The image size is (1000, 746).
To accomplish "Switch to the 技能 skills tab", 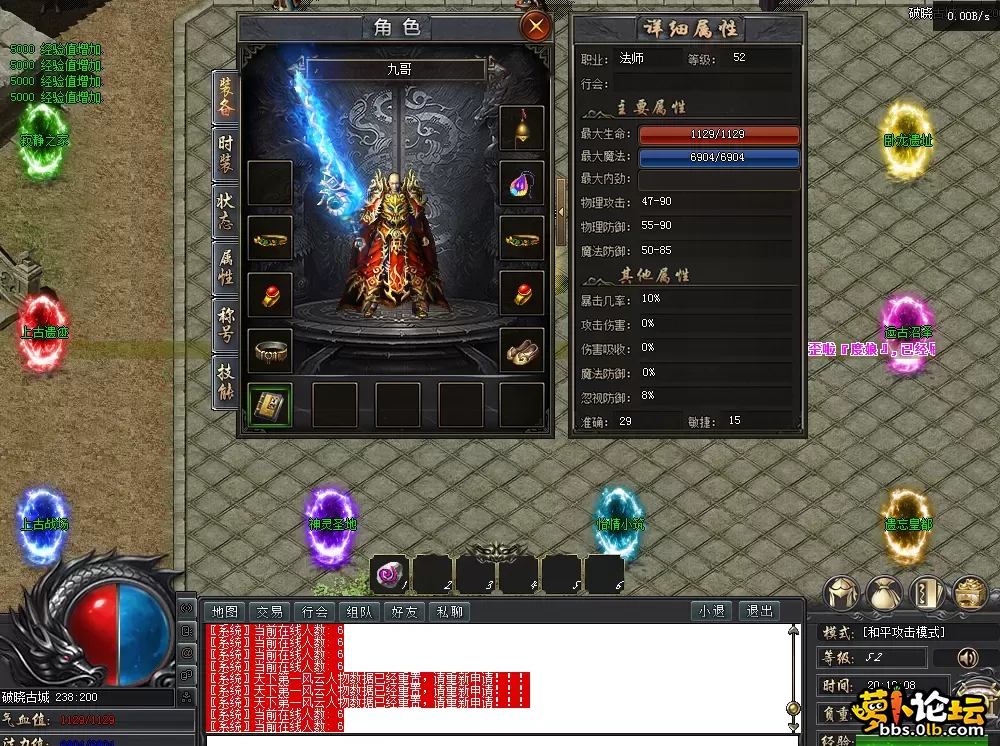I will click(x=227, y=381).
